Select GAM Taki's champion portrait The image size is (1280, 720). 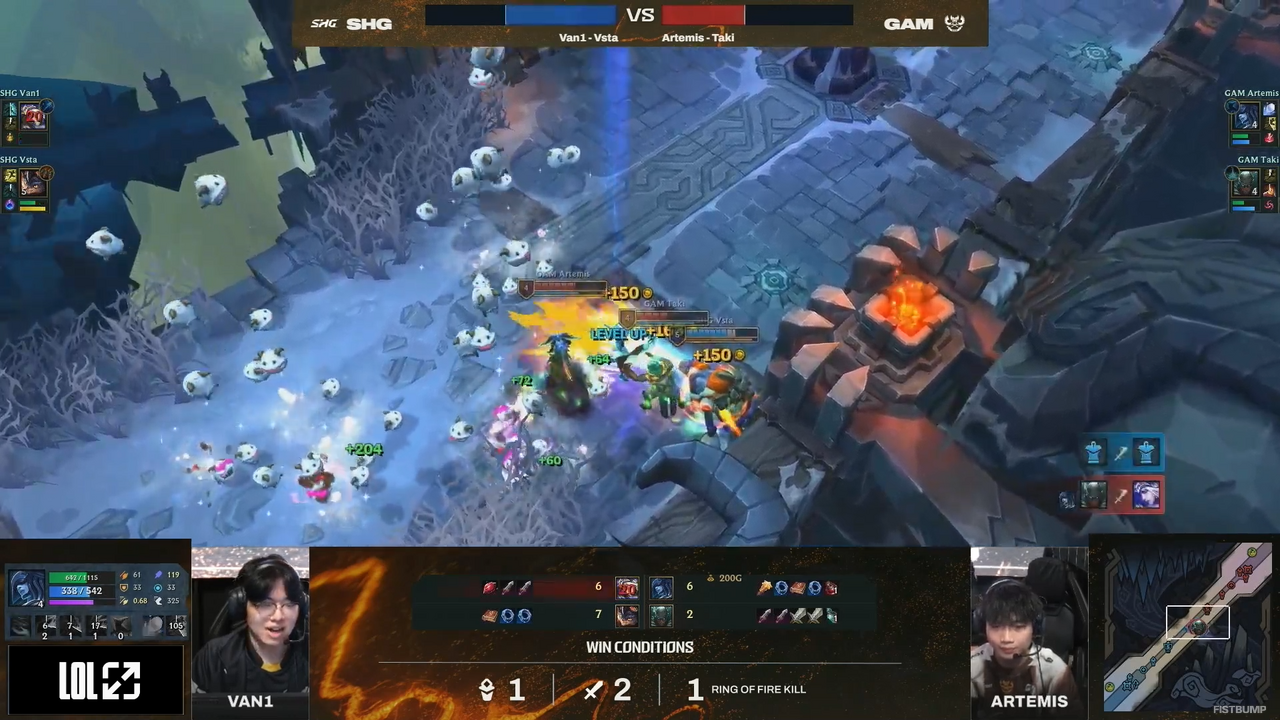tap(1246, 182)
